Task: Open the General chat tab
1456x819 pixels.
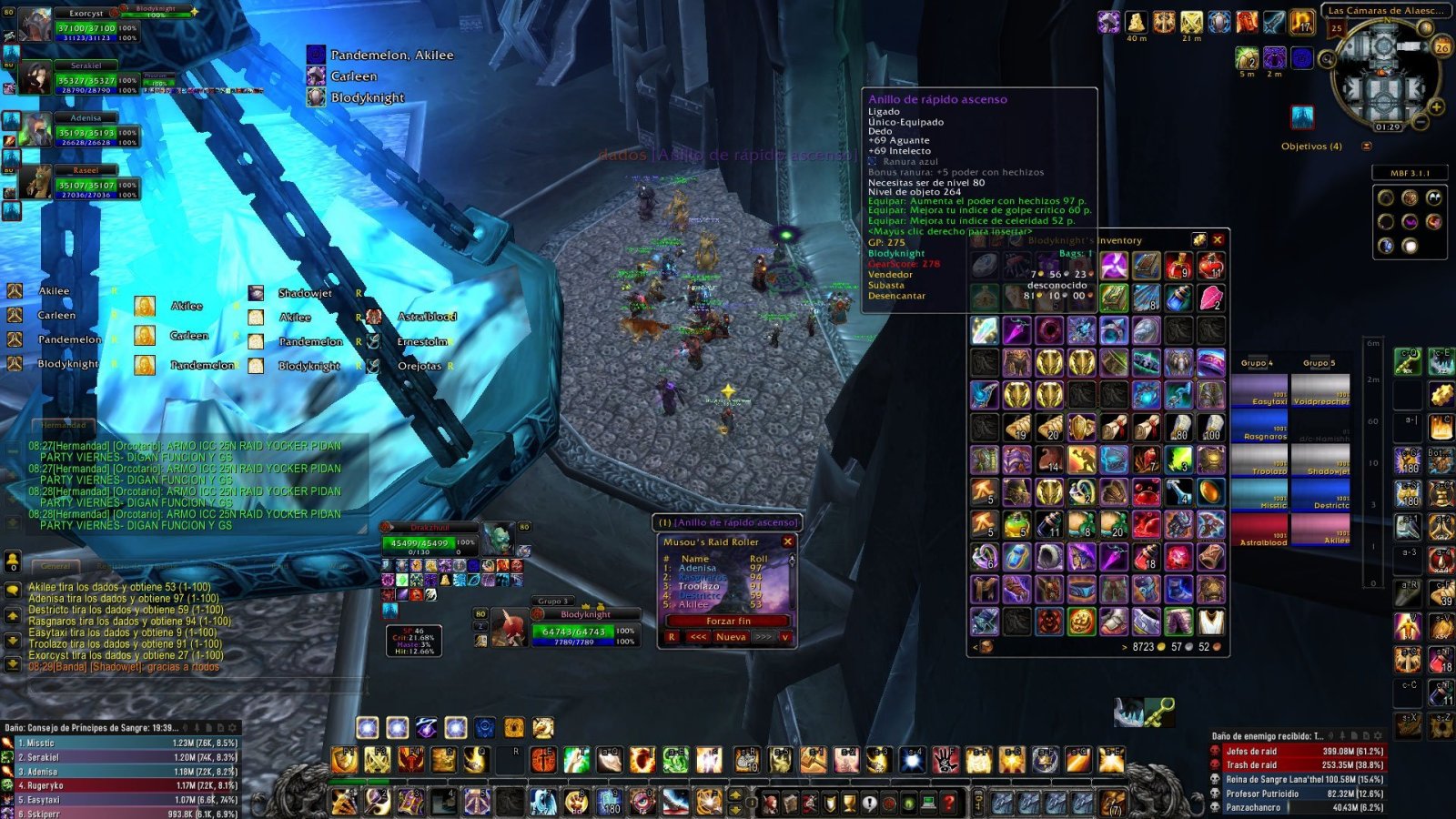Action: (x=55, y=566)
